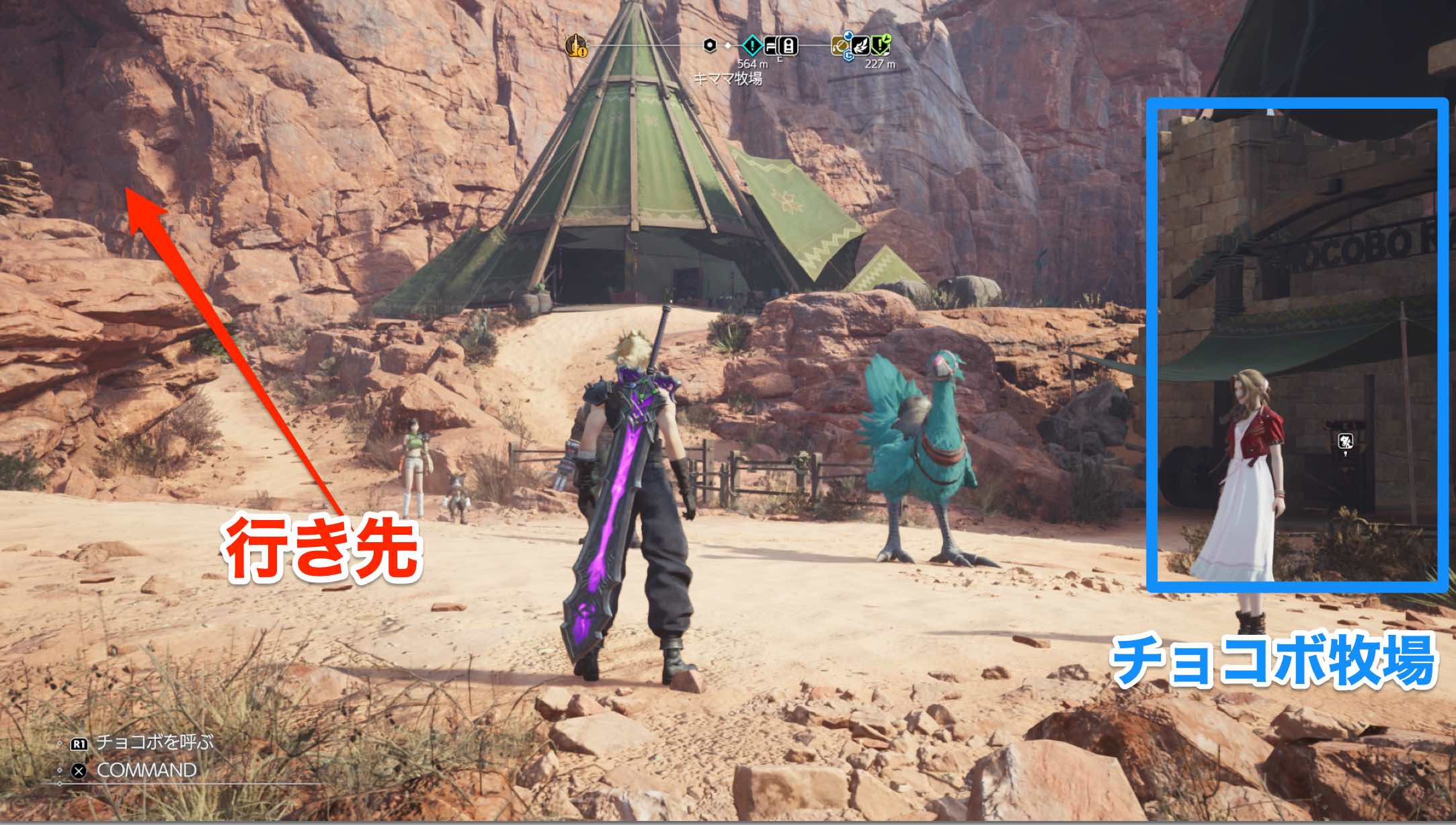Click the 227 m distance readout

click(883, 64)
